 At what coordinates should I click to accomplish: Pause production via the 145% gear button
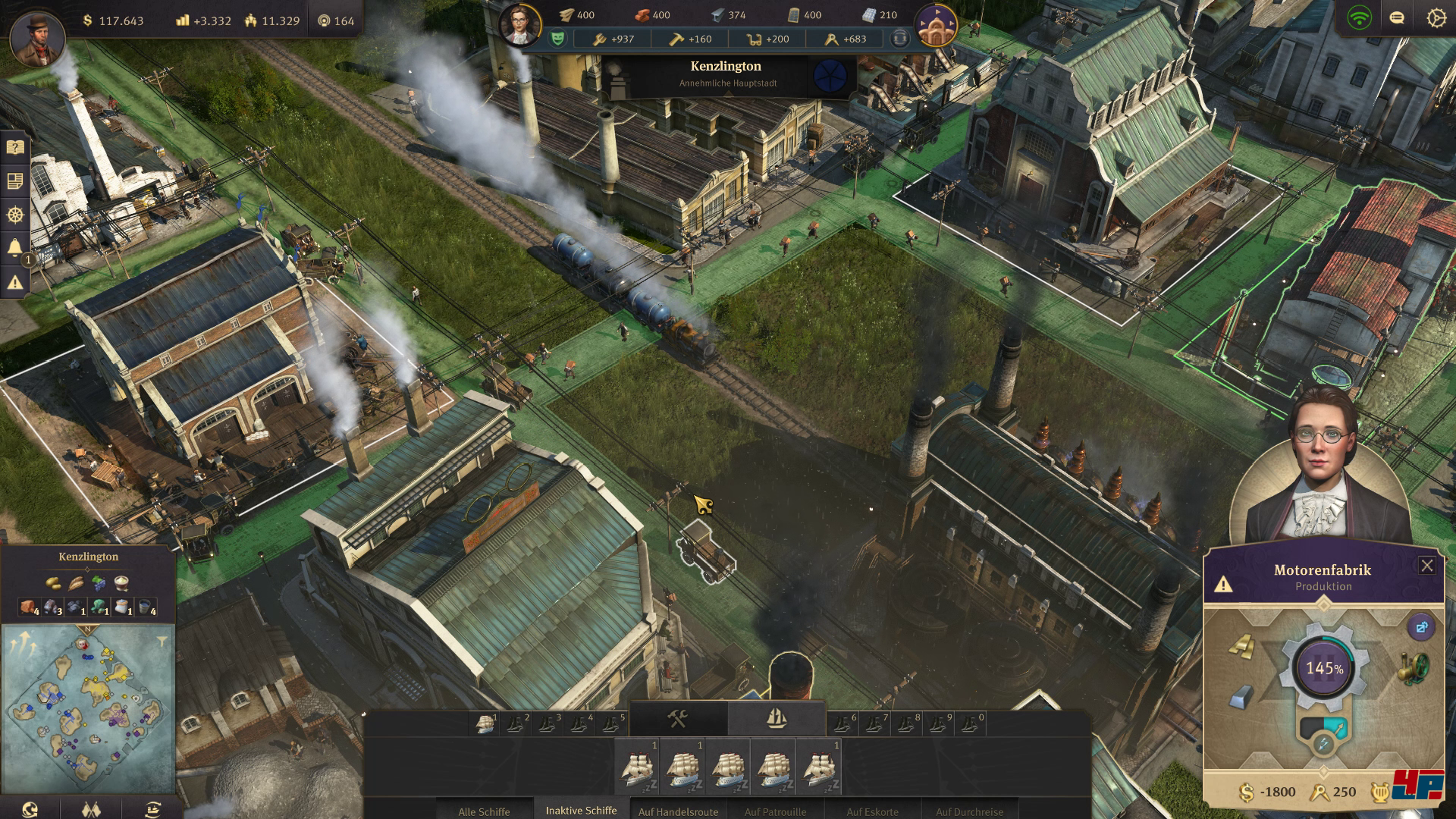coord(1324,668)
